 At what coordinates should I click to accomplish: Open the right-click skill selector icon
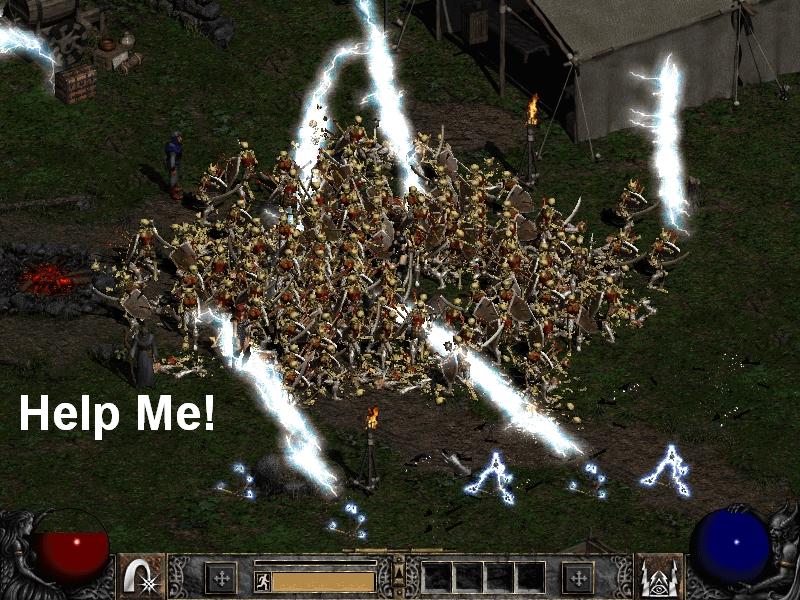659,576
